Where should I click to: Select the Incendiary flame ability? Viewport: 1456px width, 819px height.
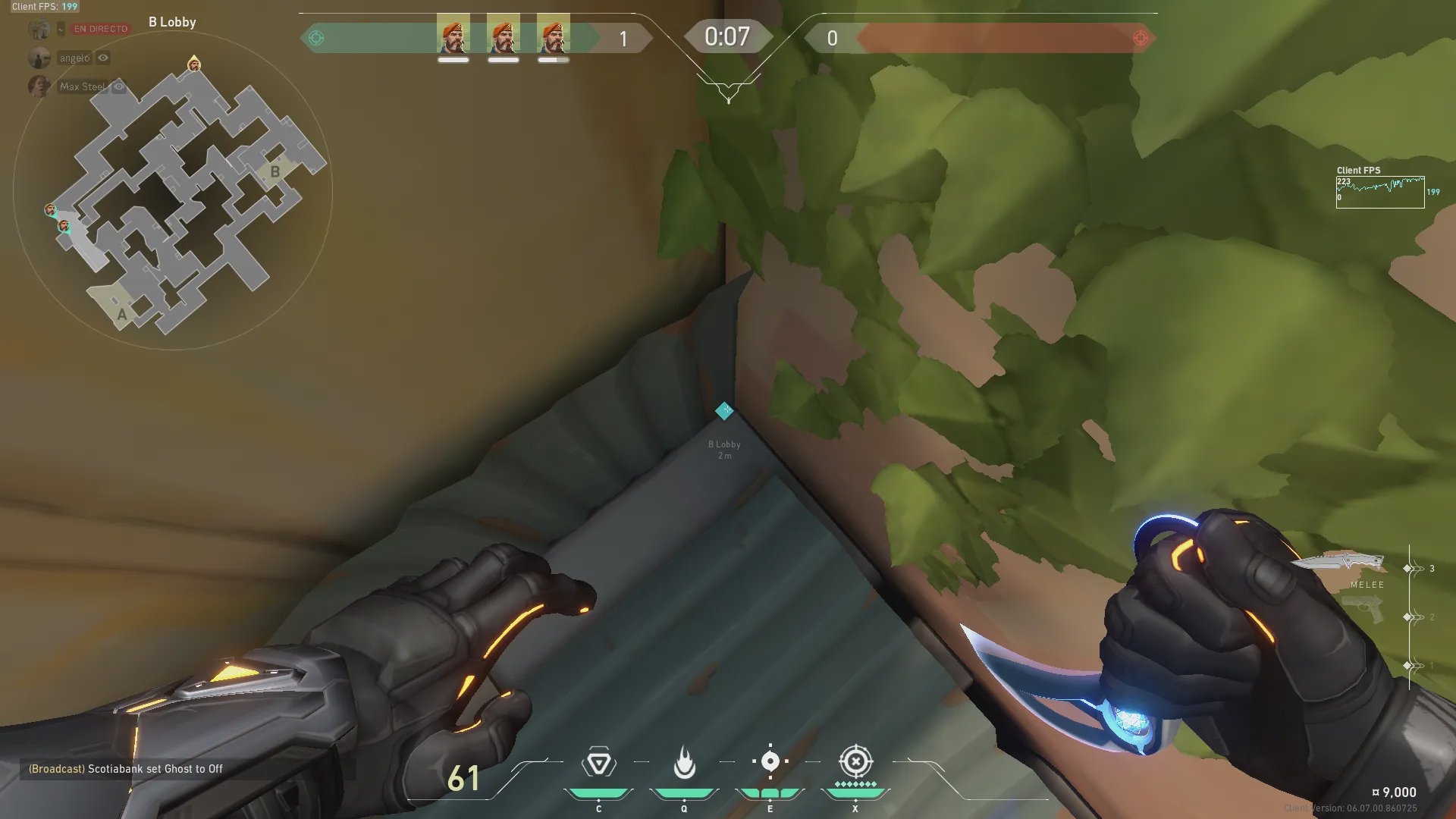point(684,763)
